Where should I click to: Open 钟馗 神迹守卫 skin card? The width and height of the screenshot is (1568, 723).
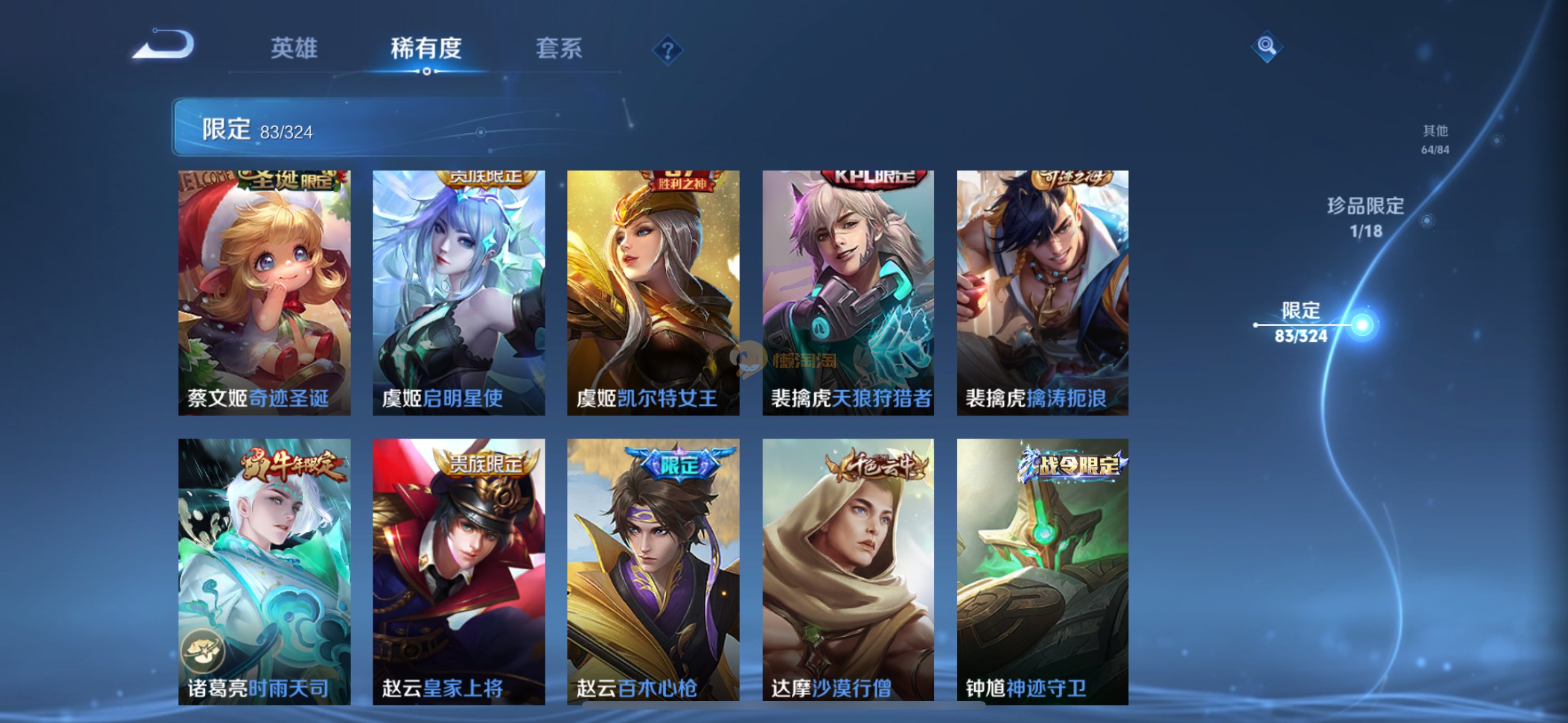[1042, 571]
